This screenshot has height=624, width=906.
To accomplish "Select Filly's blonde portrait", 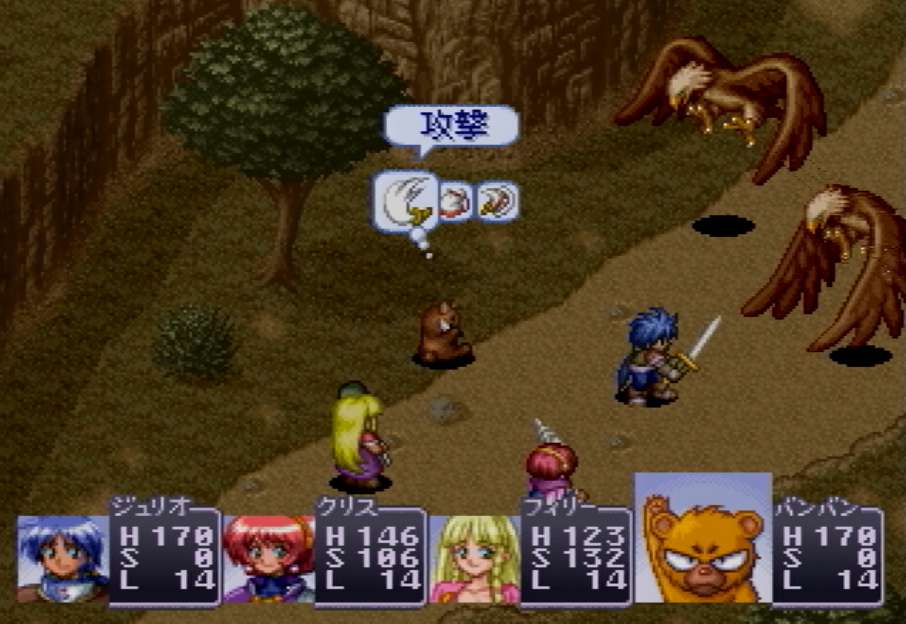I will [474, 558].
